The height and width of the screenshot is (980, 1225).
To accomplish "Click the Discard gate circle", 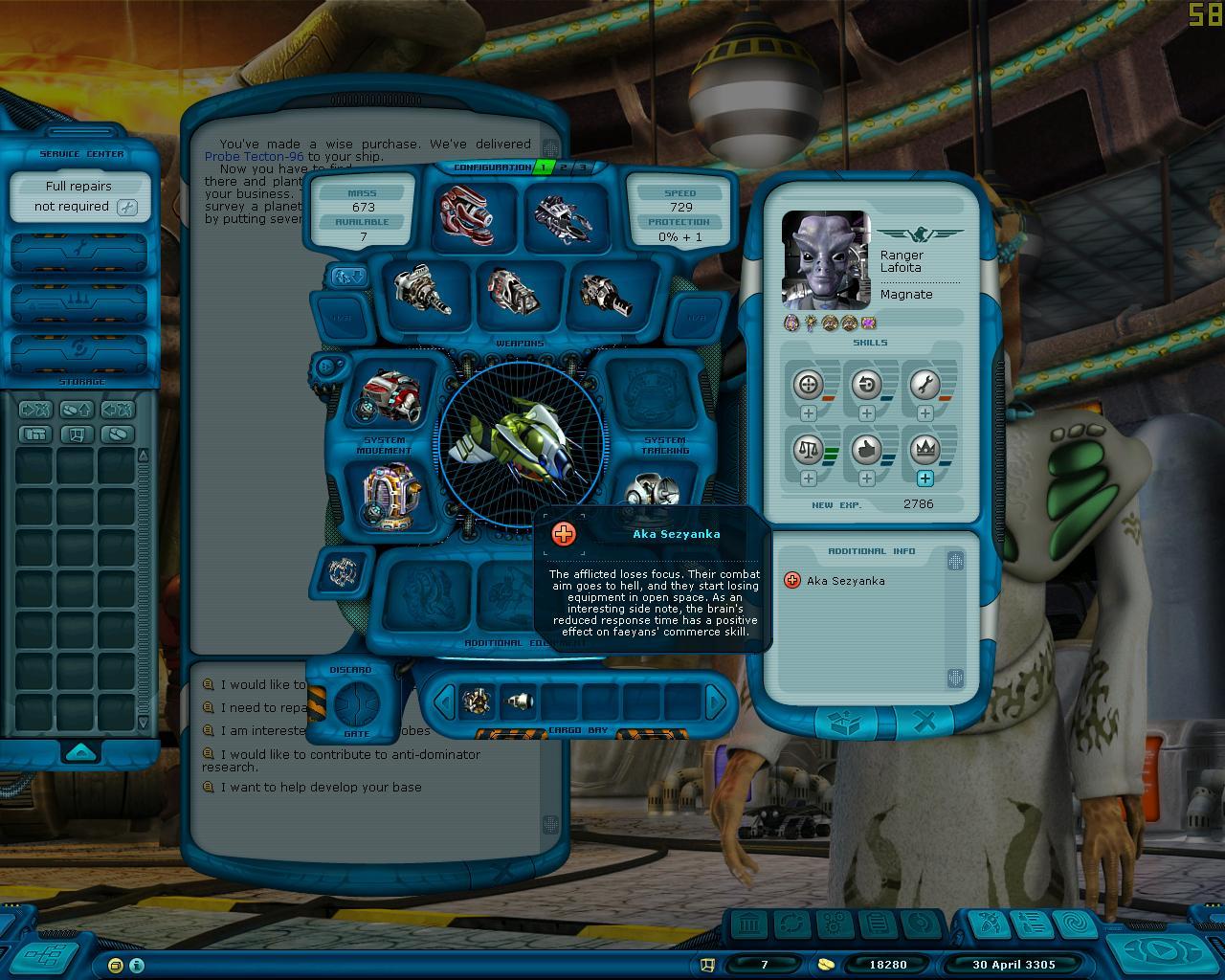I will [357, 702].
